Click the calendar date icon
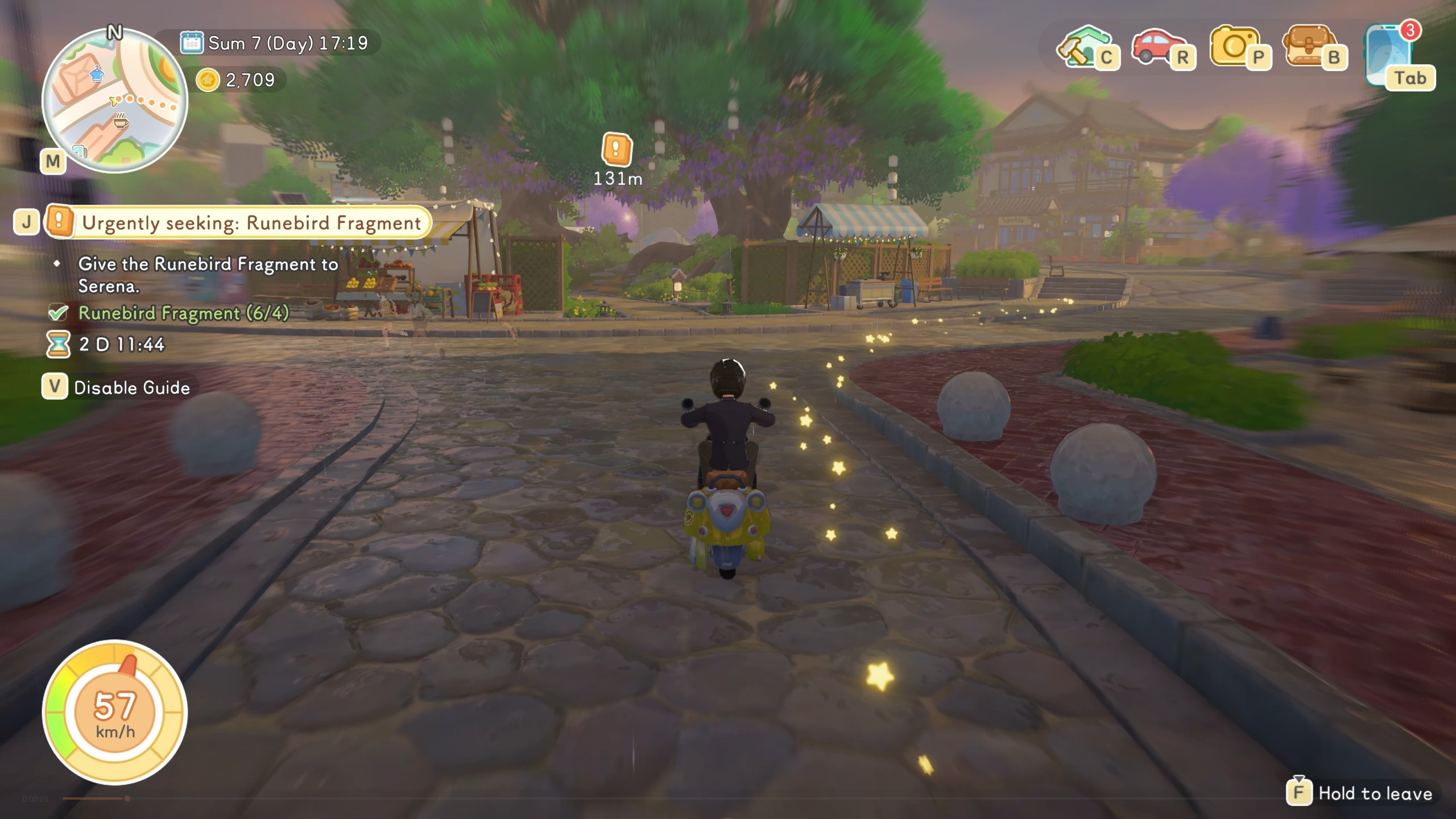Viewport: 1456px width, 819px height. point(192,43)
